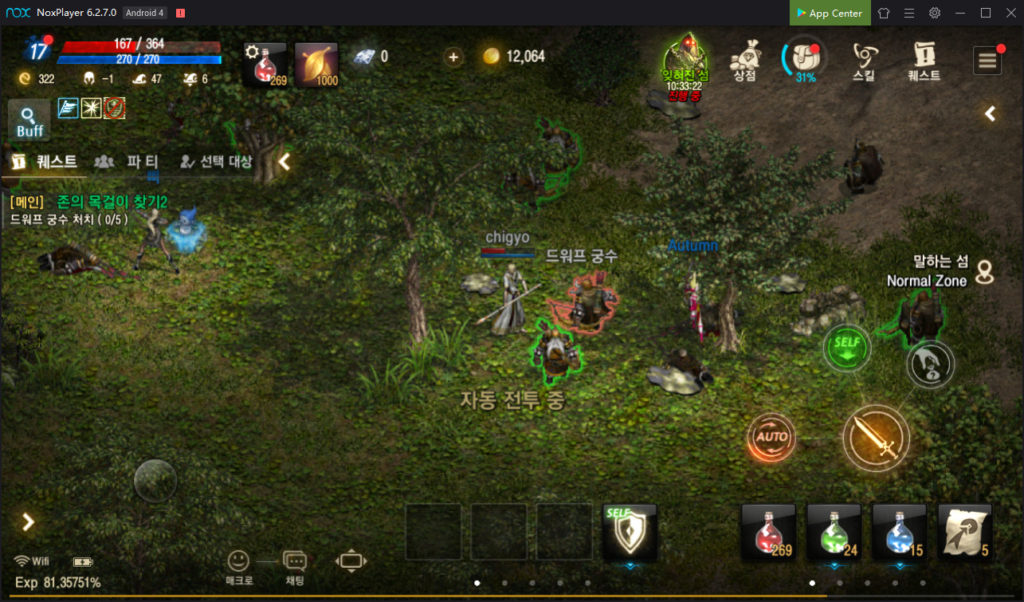Open the Nox App Center
Screen dimensions: 1024x602
click(828, 13)
